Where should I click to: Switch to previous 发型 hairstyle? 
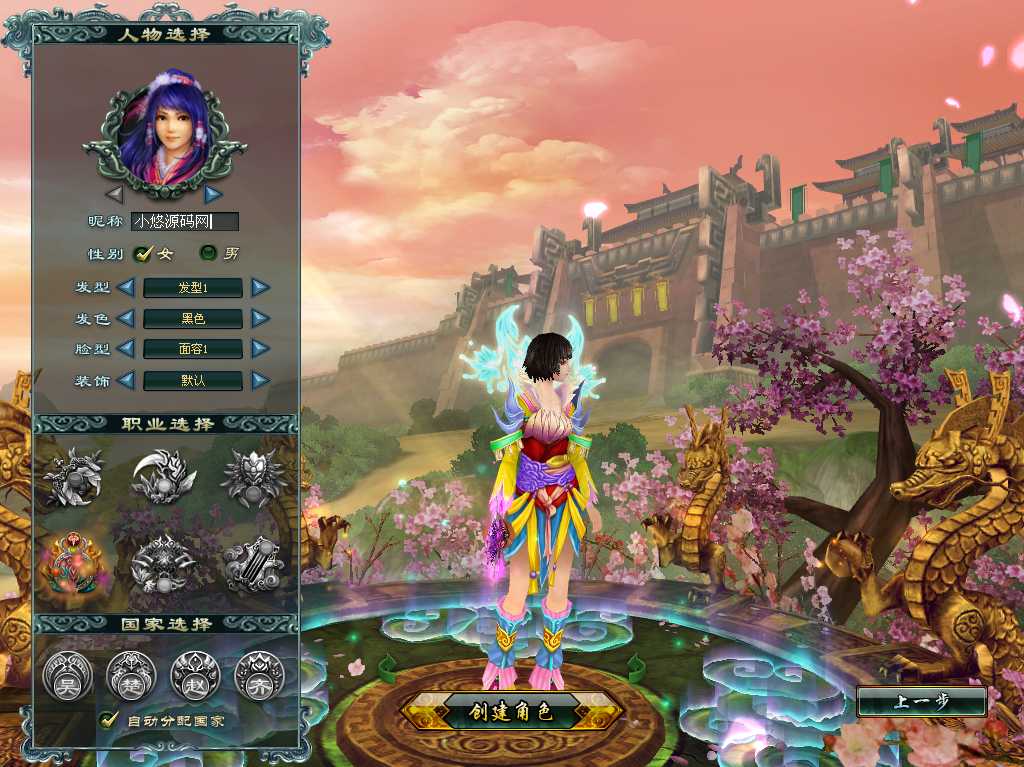[x=126, y=288]
